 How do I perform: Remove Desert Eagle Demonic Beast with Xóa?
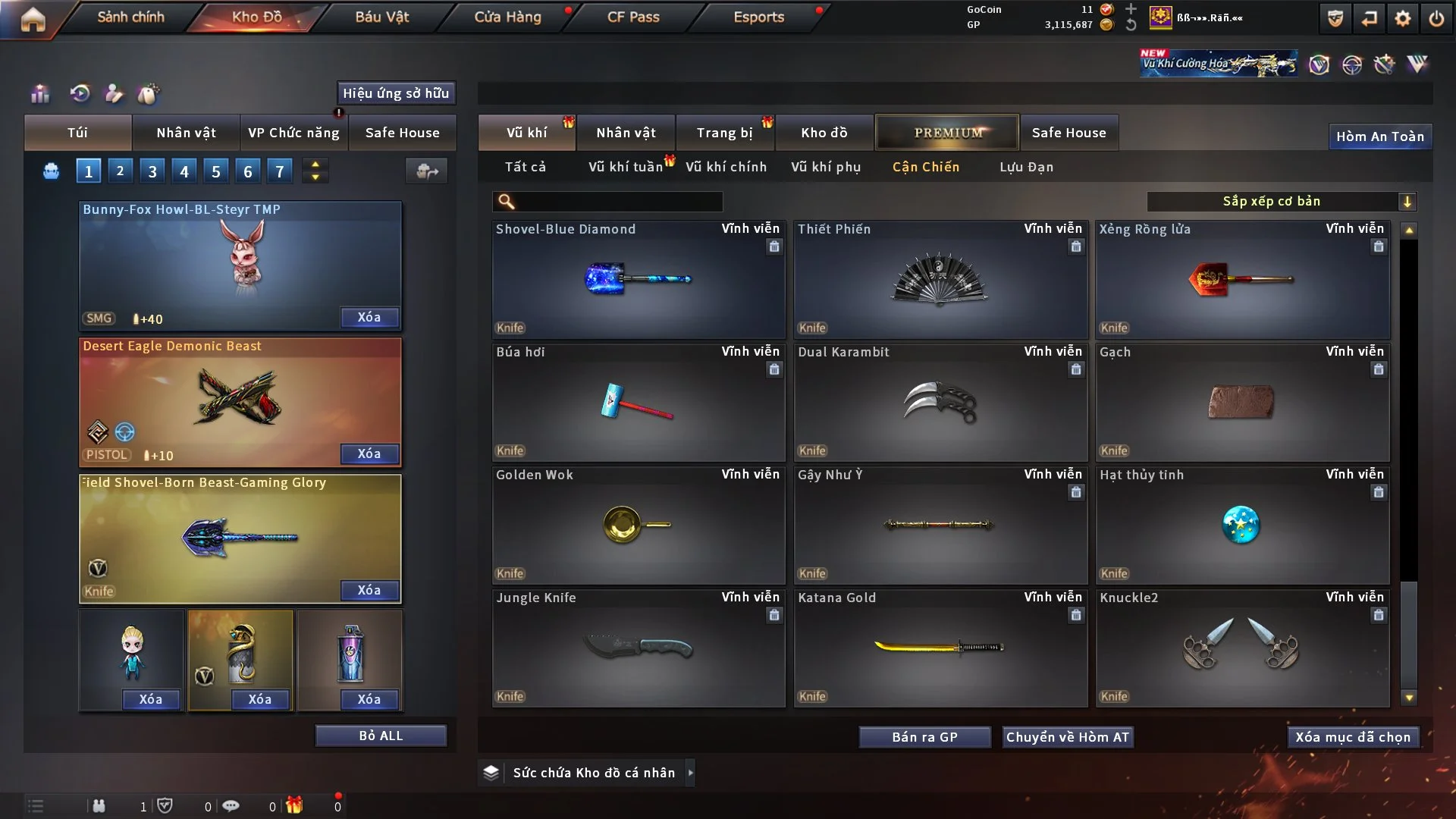pos(369,453)
